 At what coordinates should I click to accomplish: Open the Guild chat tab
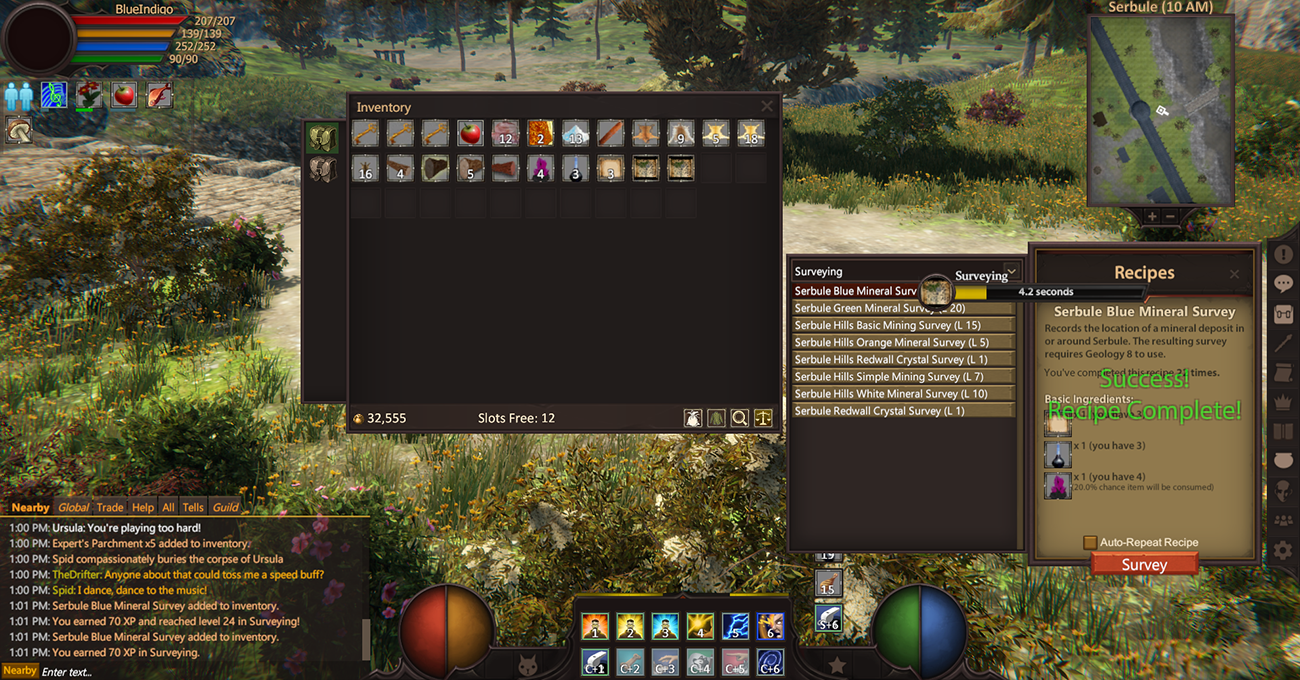coord(225,507)
